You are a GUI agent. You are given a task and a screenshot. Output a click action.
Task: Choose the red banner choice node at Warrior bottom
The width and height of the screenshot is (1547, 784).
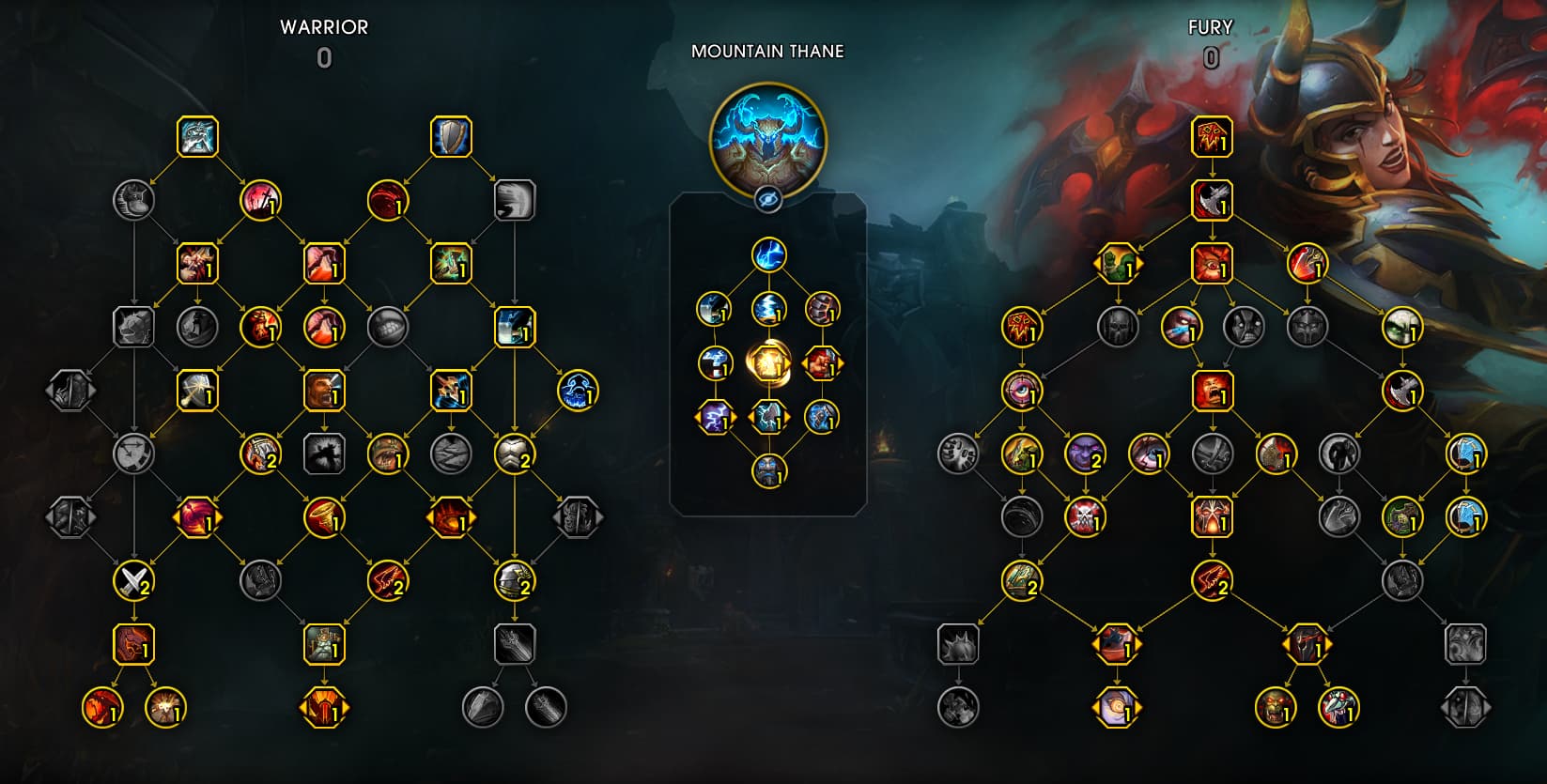click(x=324, y=707)
